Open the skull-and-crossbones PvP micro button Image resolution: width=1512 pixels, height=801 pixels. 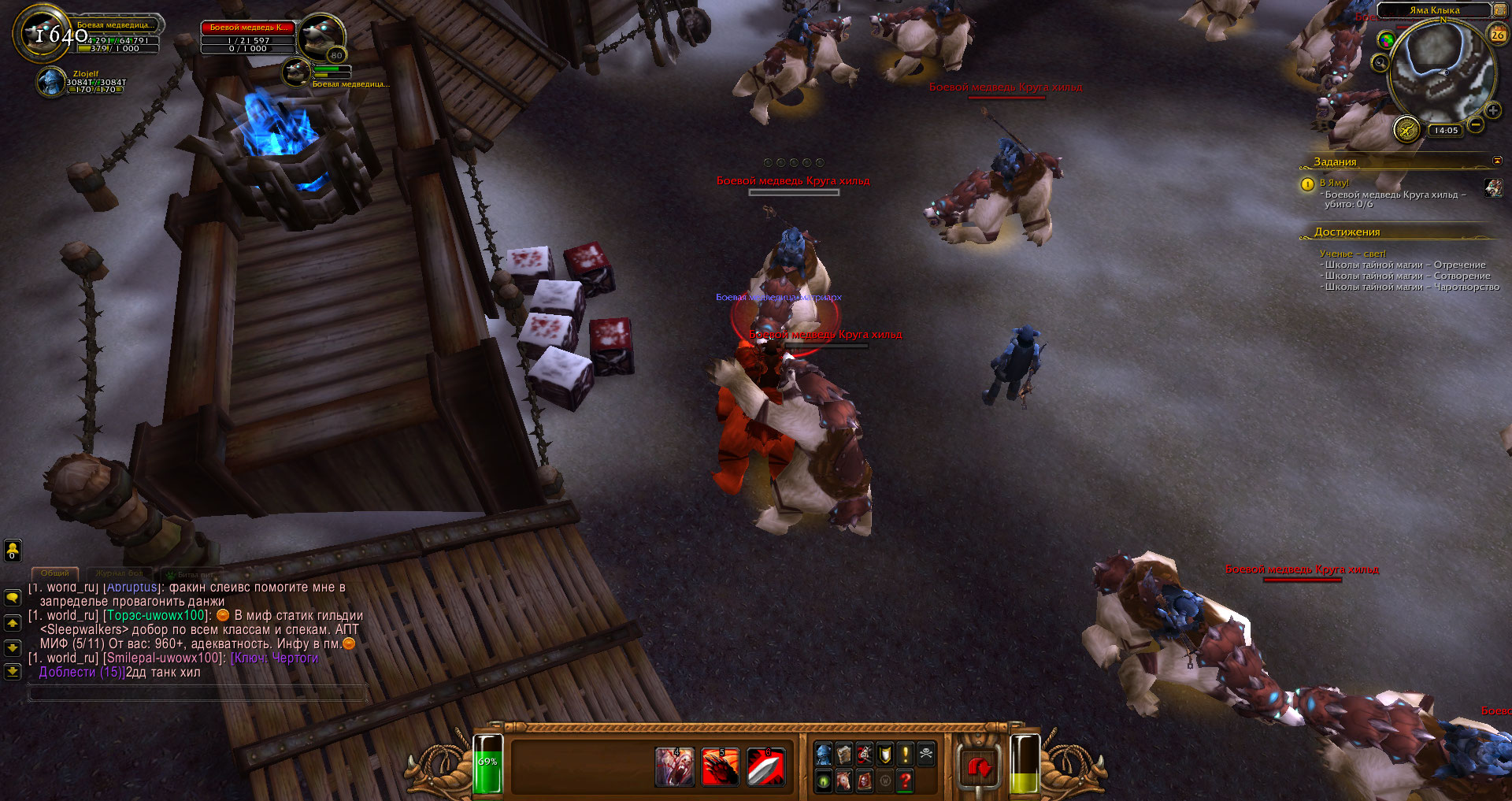point(926,755)
